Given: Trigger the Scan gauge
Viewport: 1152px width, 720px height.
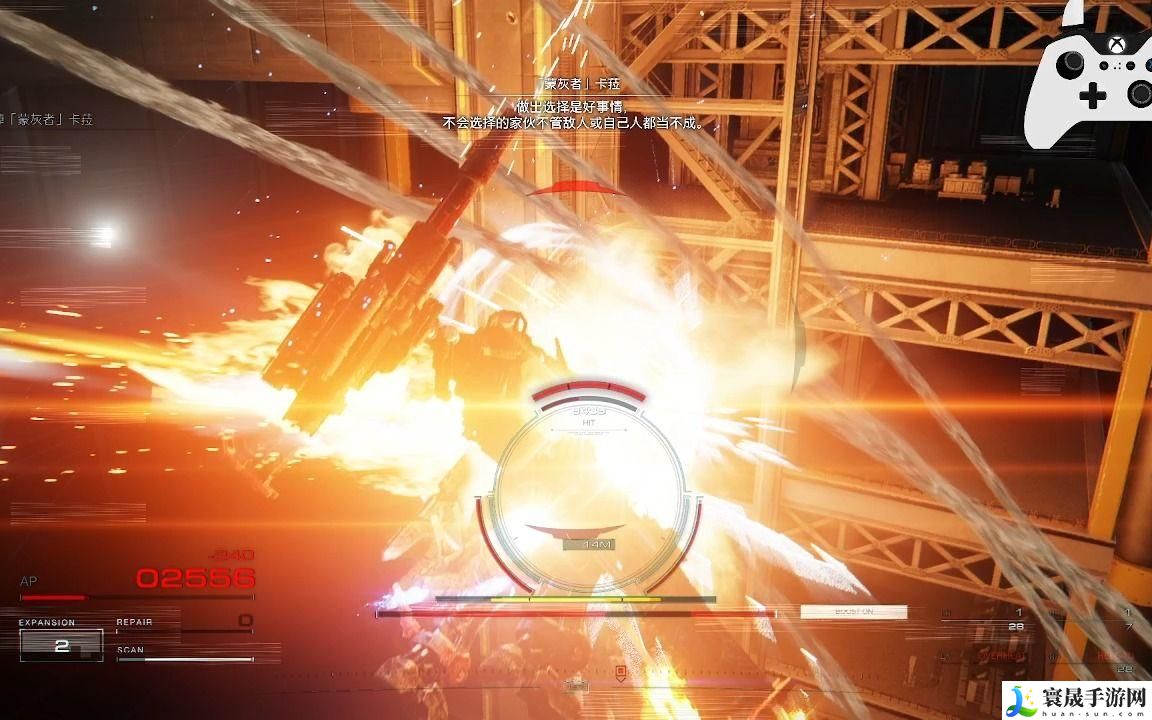Looking at the screenshot, I should coord(184,654).
